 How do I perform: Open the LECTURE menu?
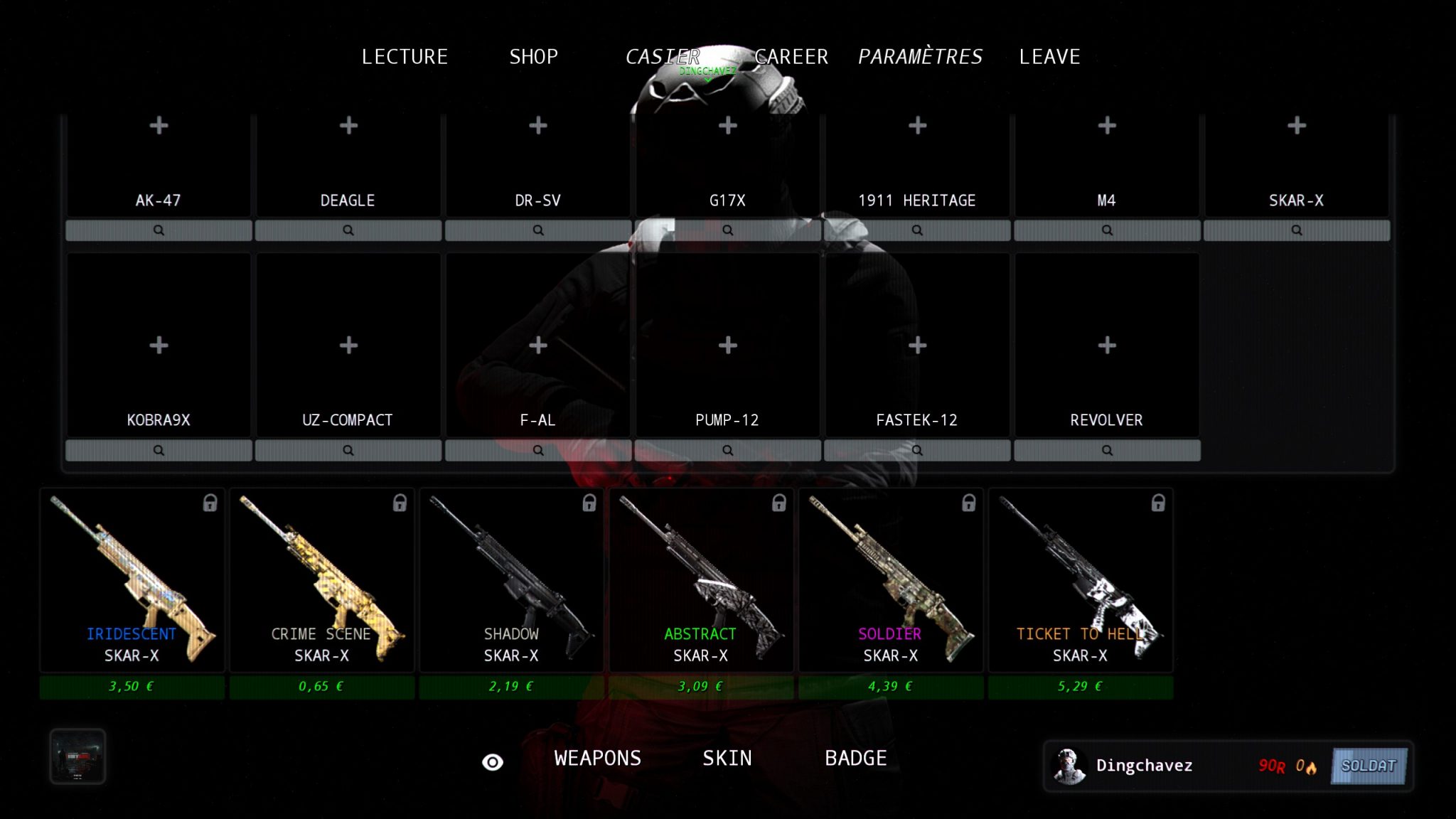point(405,57)
